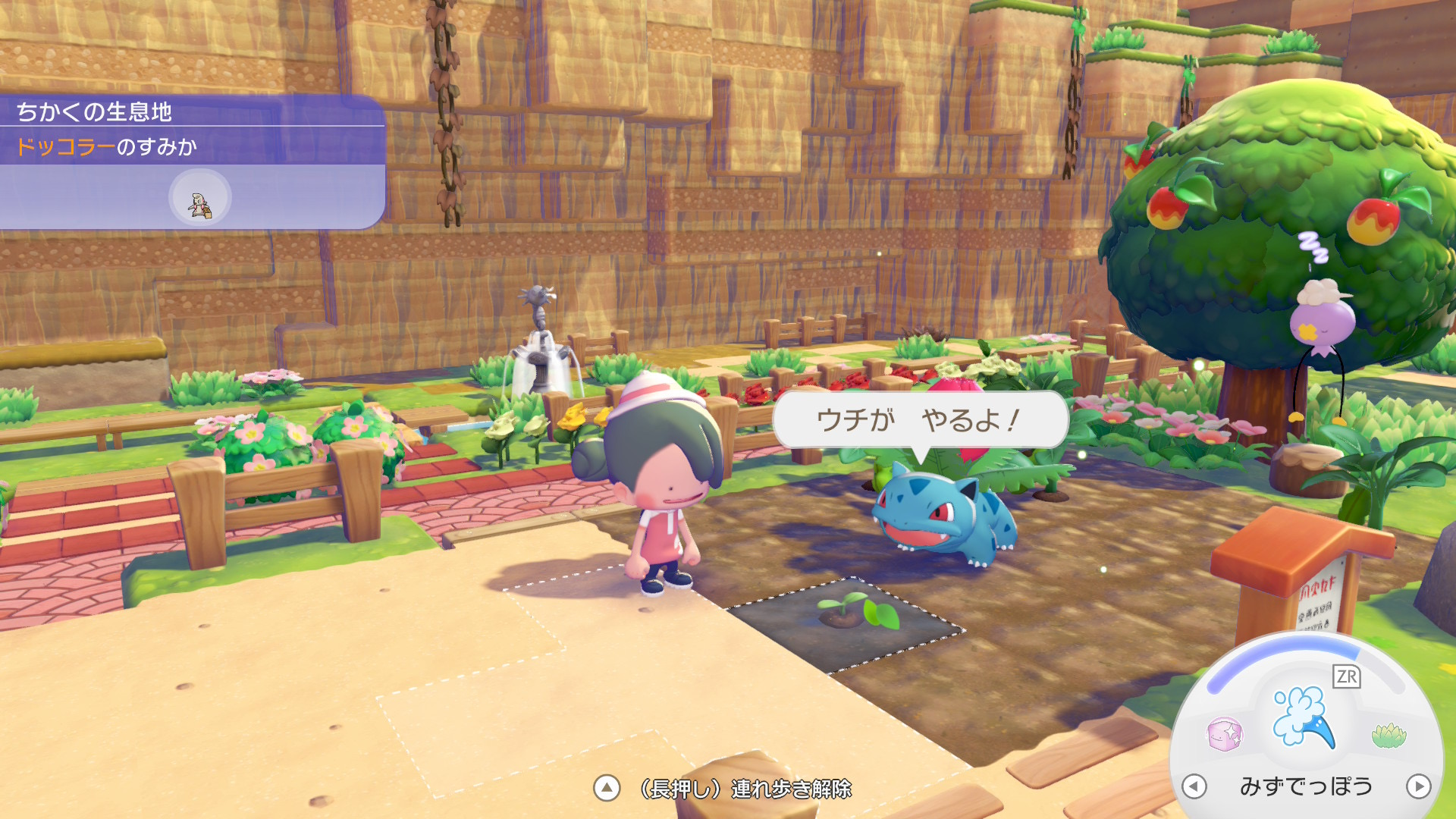Open the ドッコラー habitat icon
1456x819 pixels.
199,198
